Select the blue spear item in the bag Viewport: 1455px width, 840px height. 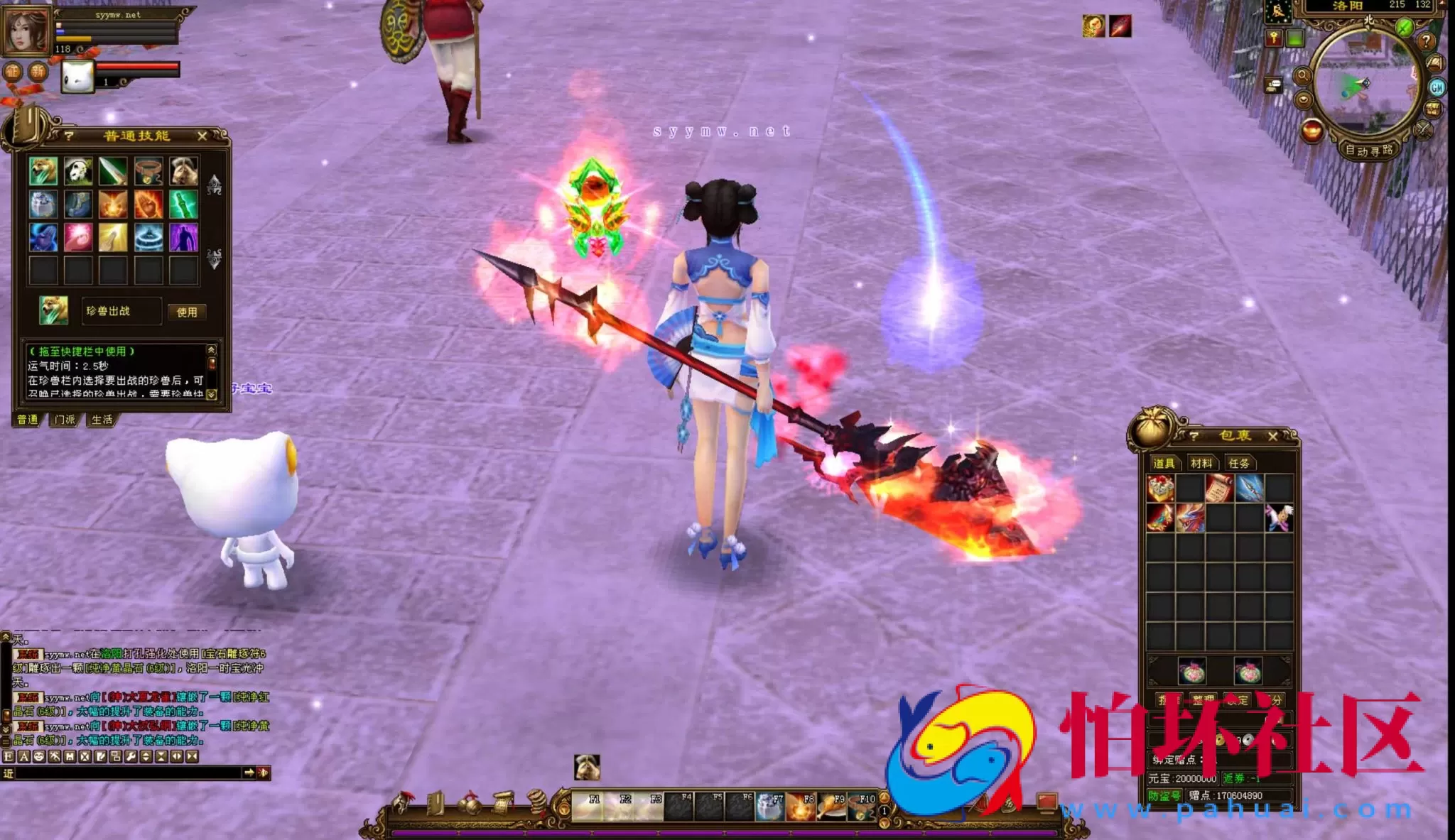click(x=1250, y=488)
